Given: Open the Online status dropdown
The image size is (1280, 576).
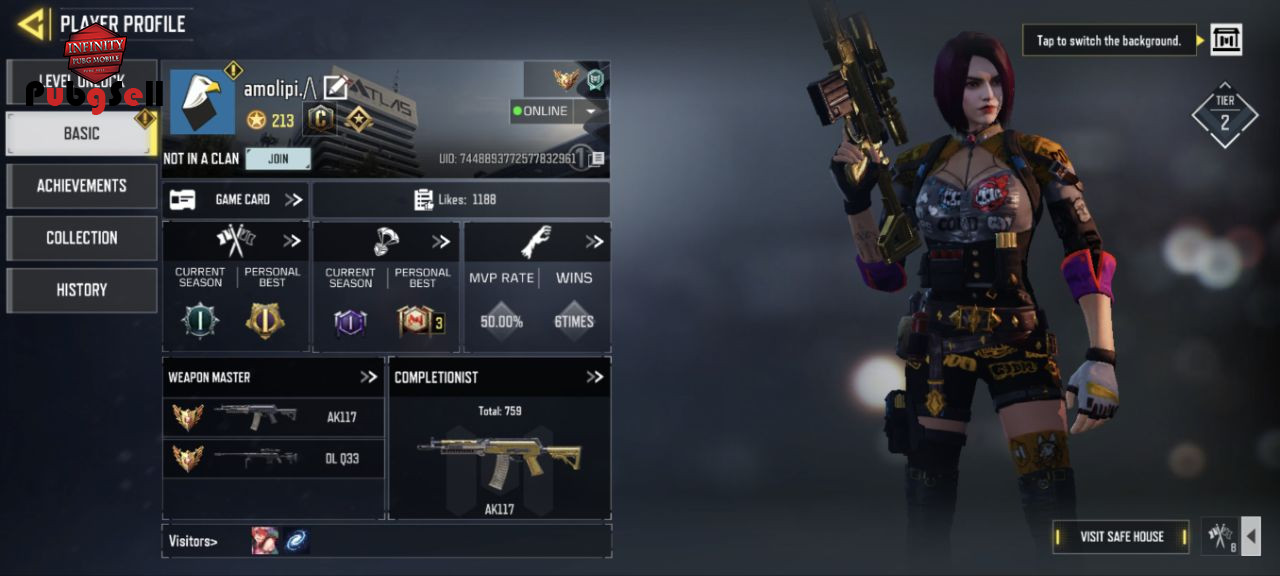Looking at the screenshot, I should click(x=591, y=111).
